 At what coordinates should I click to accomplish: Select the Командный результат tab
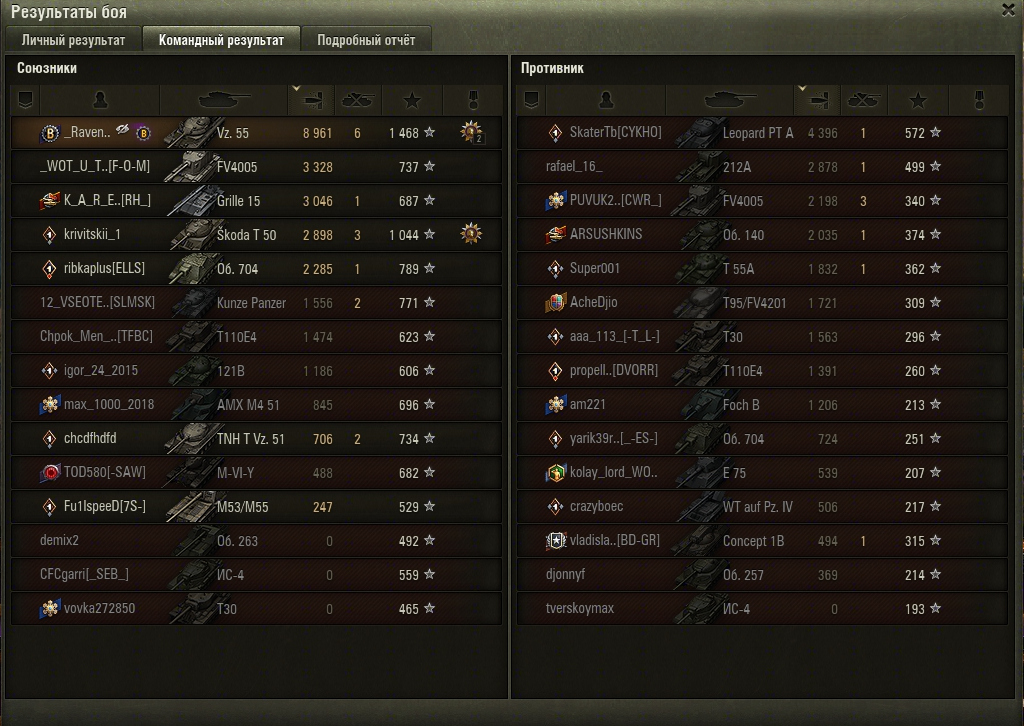pyautogui.click(x=221, y=40)
